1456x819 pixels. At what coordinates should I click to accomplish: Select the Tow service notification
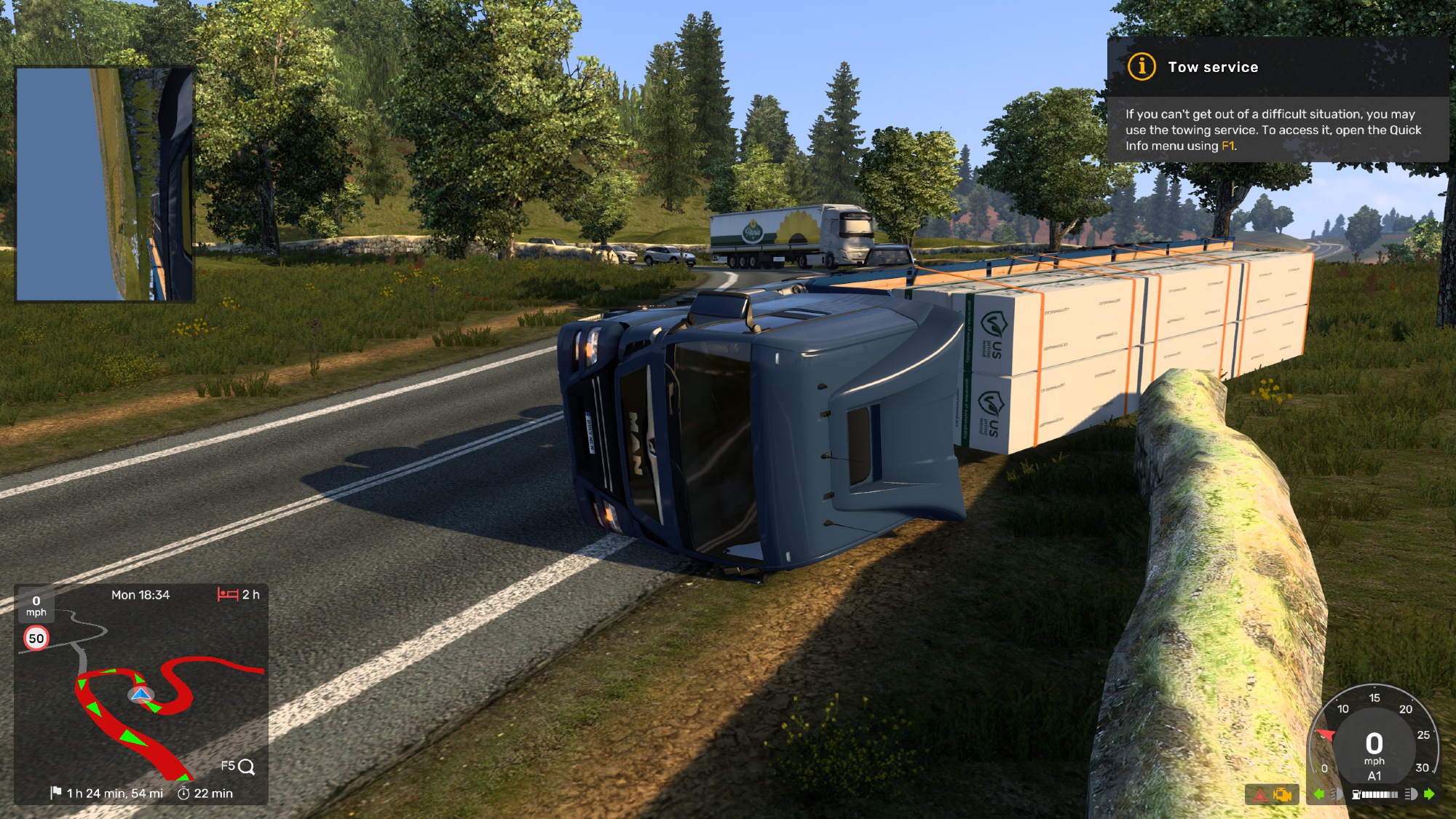(1278, 100)
